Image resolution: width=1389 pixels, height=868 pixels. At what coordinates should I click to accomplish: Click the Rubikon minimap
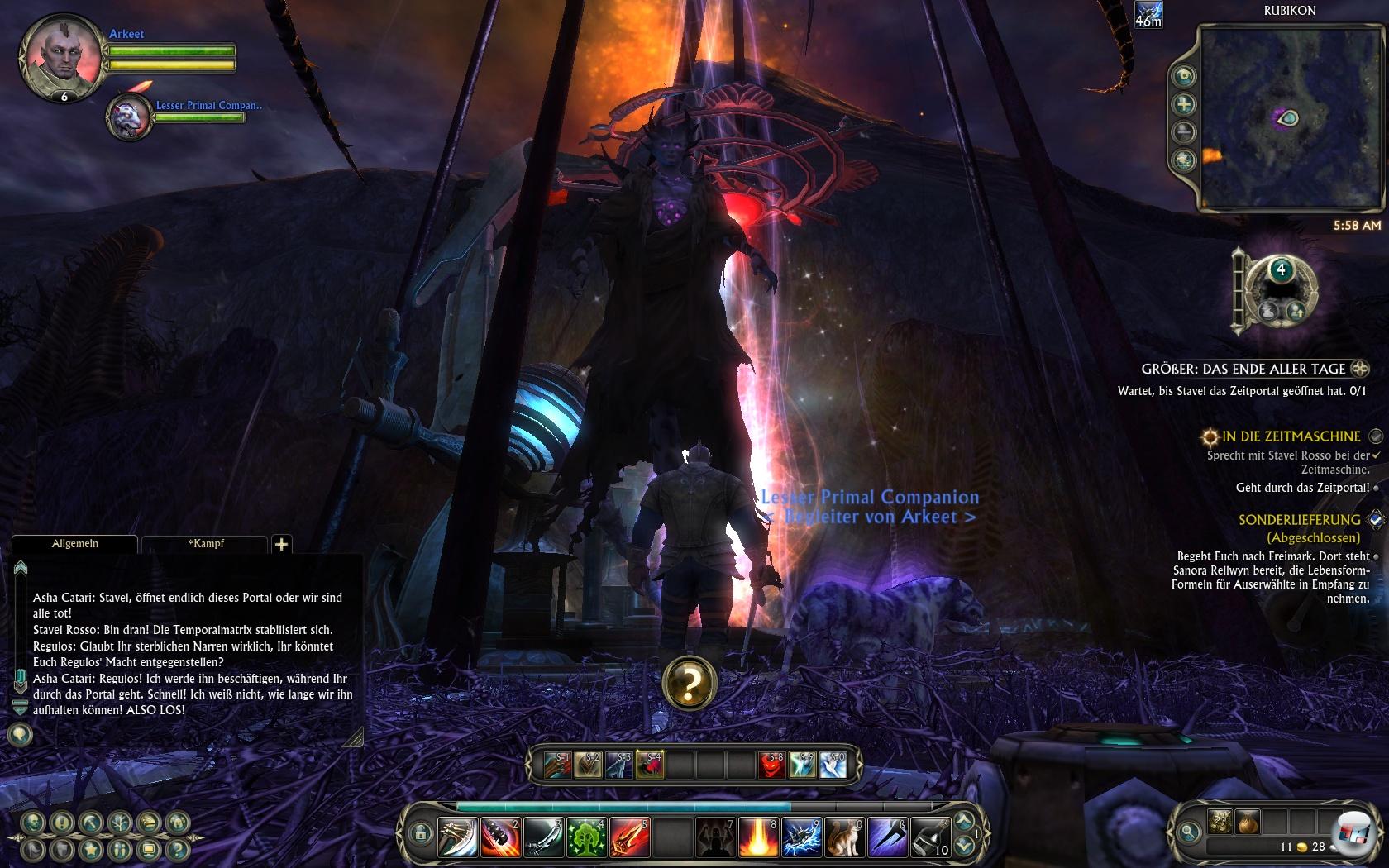[x=1290, y=117]
